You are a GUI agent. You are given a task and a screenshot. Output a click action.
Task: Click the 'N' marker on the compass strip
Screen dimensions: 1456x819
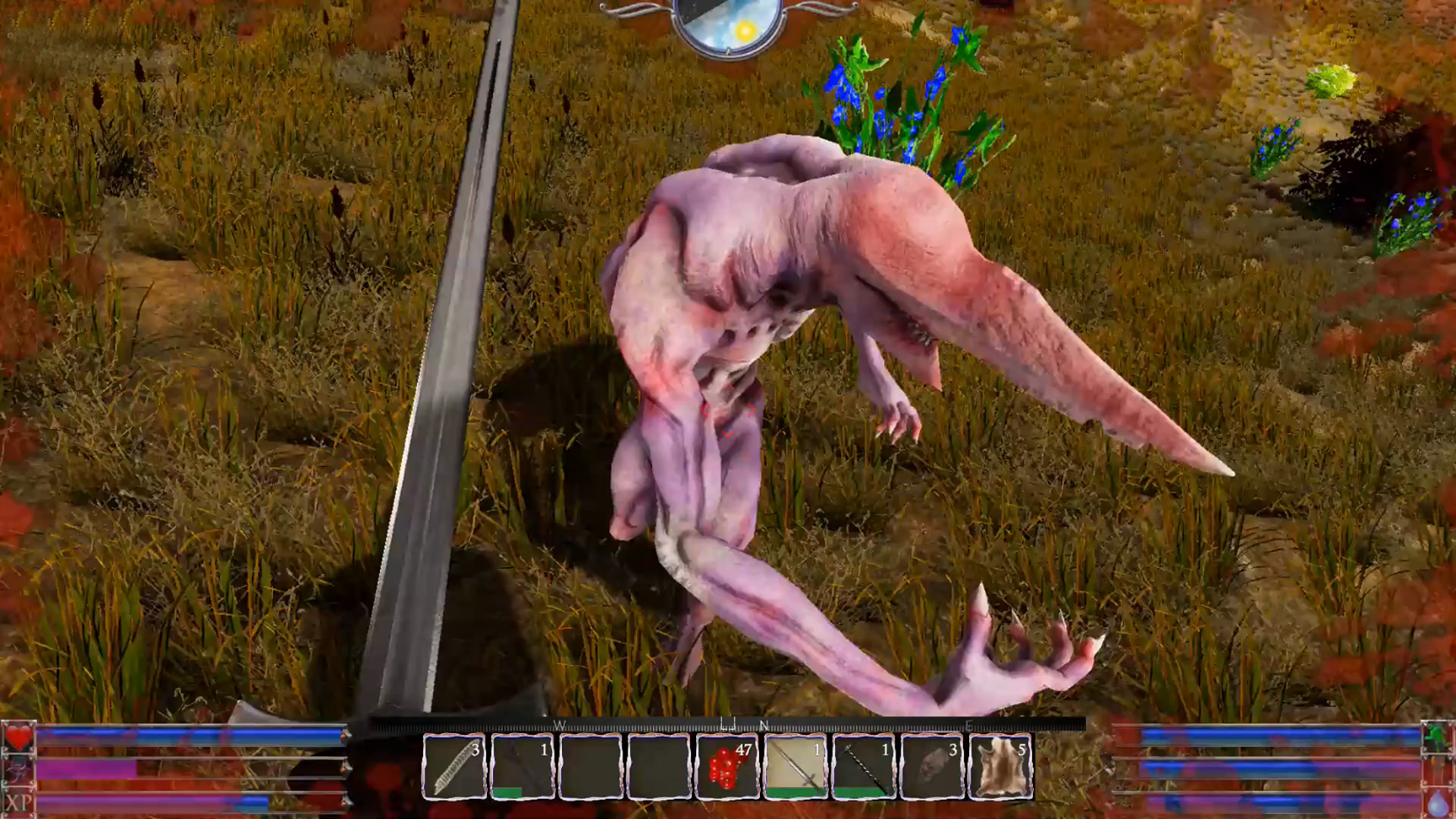point(764,726)
